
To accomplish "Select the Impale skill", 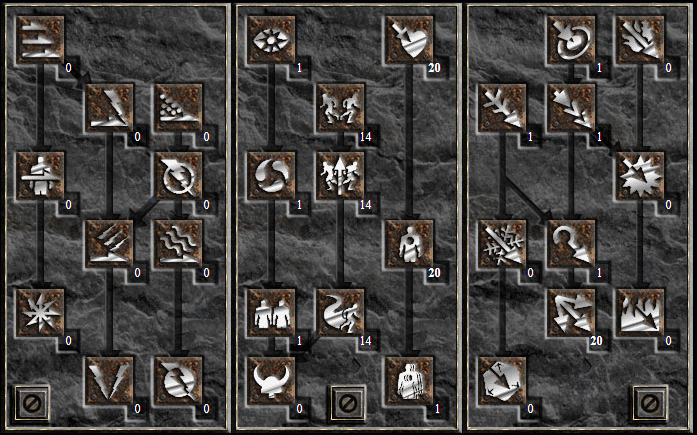I will (x=40, y=176).
